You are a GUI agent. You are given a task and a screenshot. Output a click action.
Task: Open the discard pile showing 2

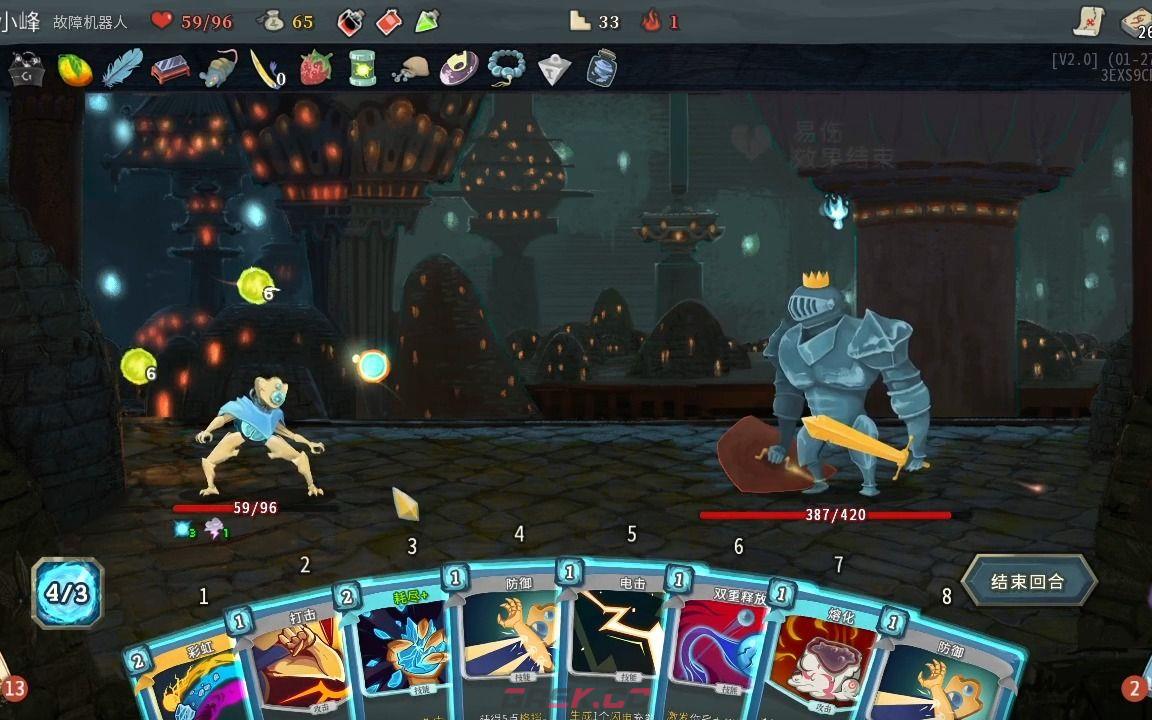click(1135, 688)
